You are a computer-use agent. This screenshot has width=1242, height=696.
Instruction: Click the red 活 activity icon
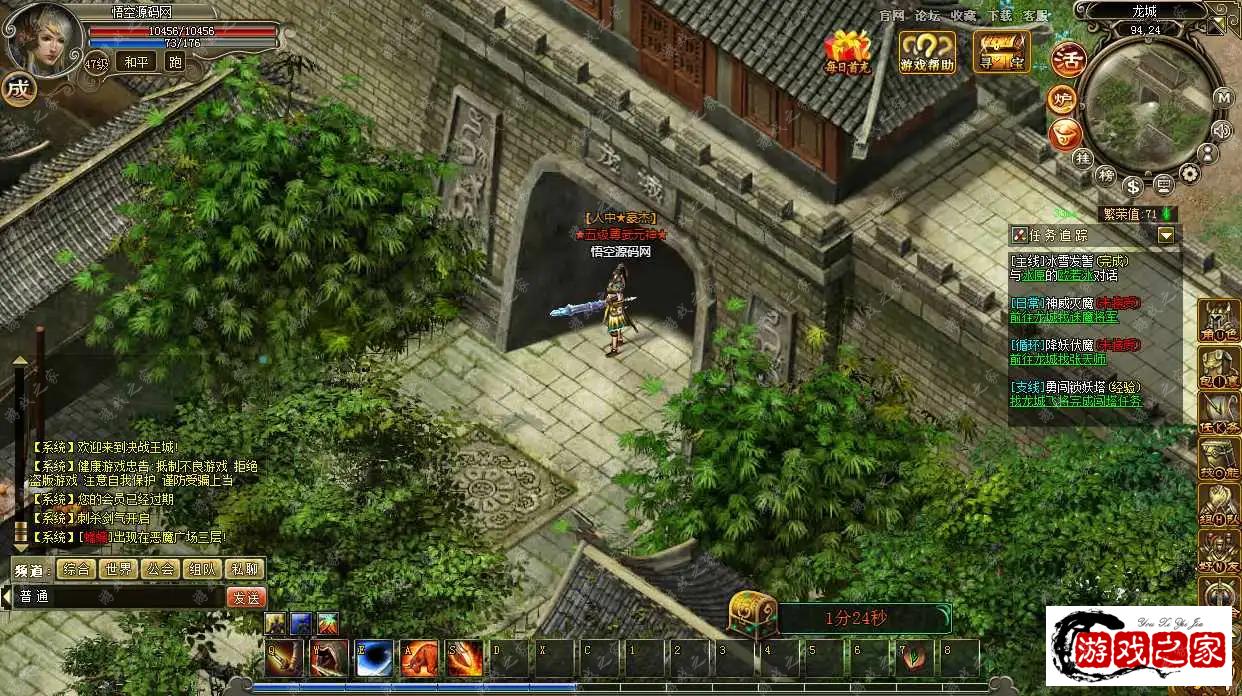pos(1068,60)
